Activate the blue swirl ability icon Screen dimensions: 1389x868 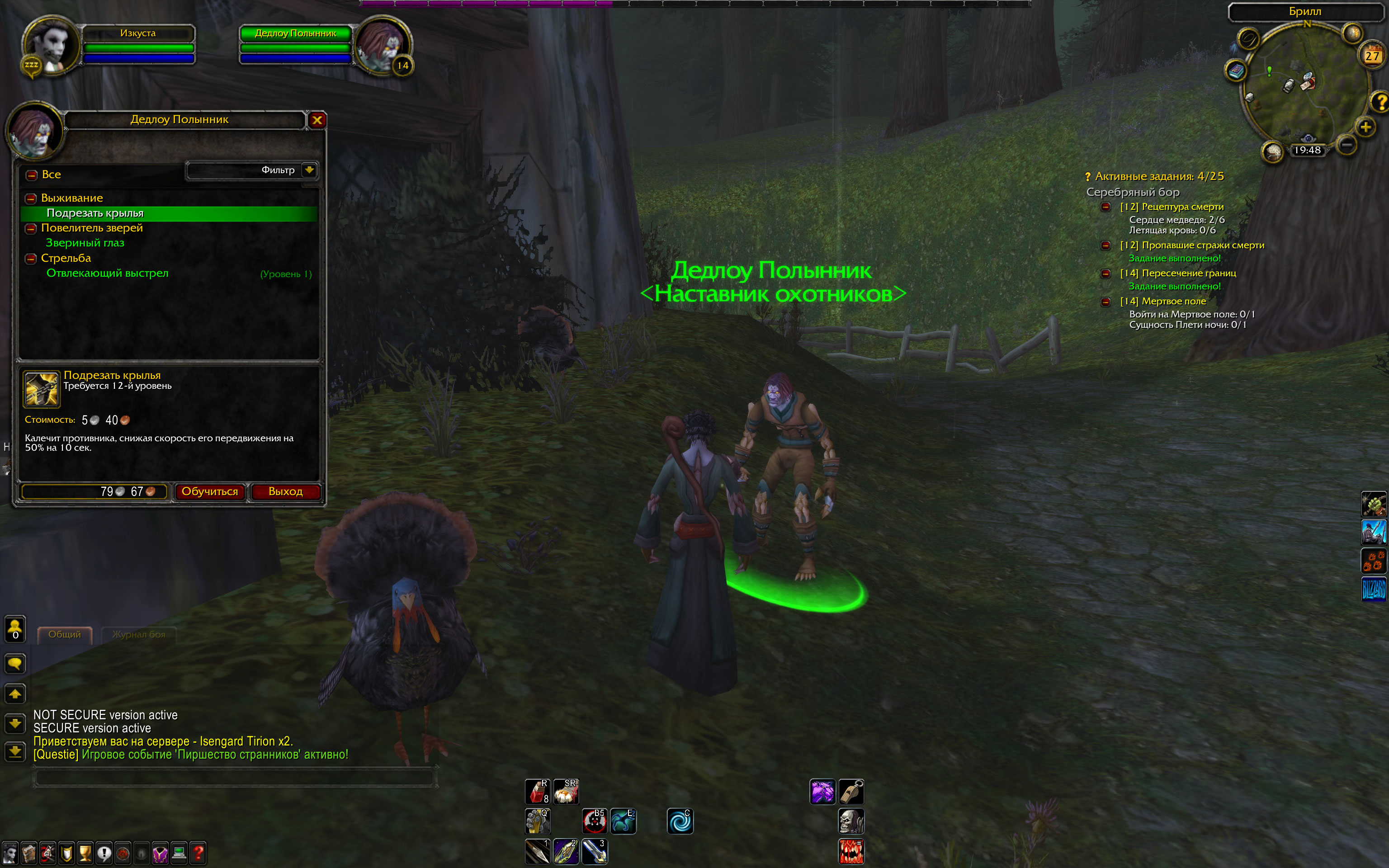coord(680,821)
